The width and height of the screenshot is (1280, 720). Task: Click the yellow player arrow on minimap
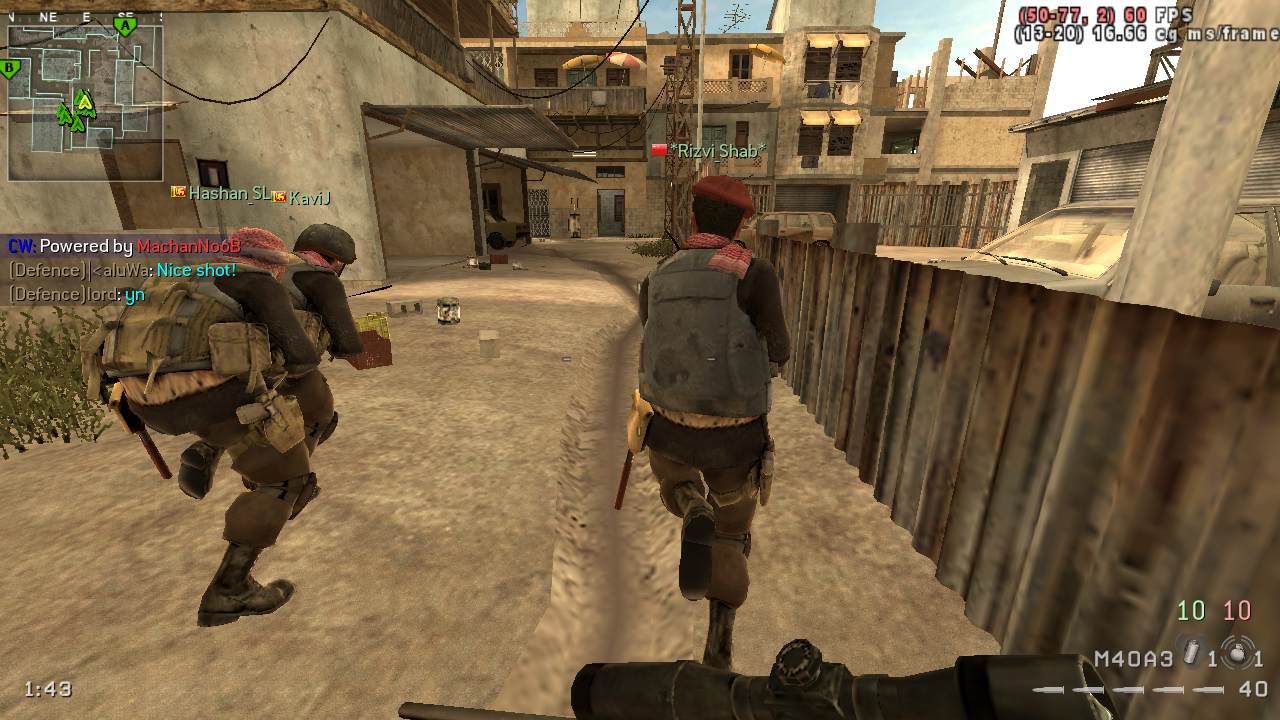click(x=85, y=100)
